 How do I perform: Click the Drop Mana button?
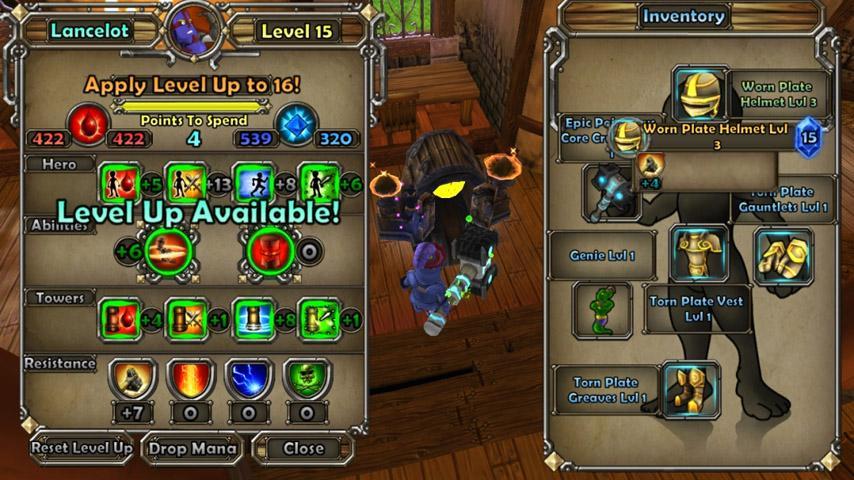193,447
